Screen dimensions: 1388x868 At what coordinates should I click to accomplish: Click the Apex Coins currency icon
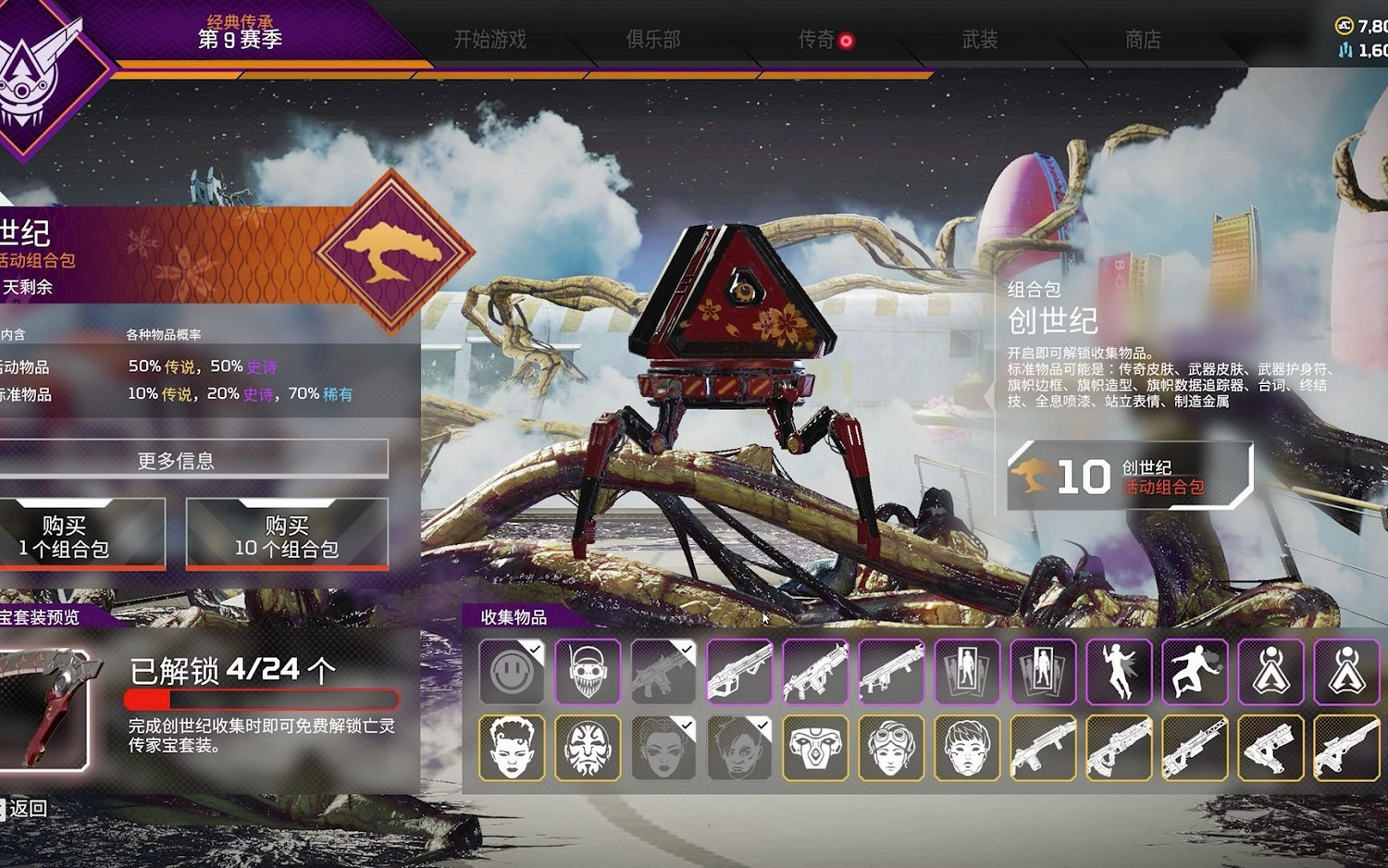tap(1345, 25)
